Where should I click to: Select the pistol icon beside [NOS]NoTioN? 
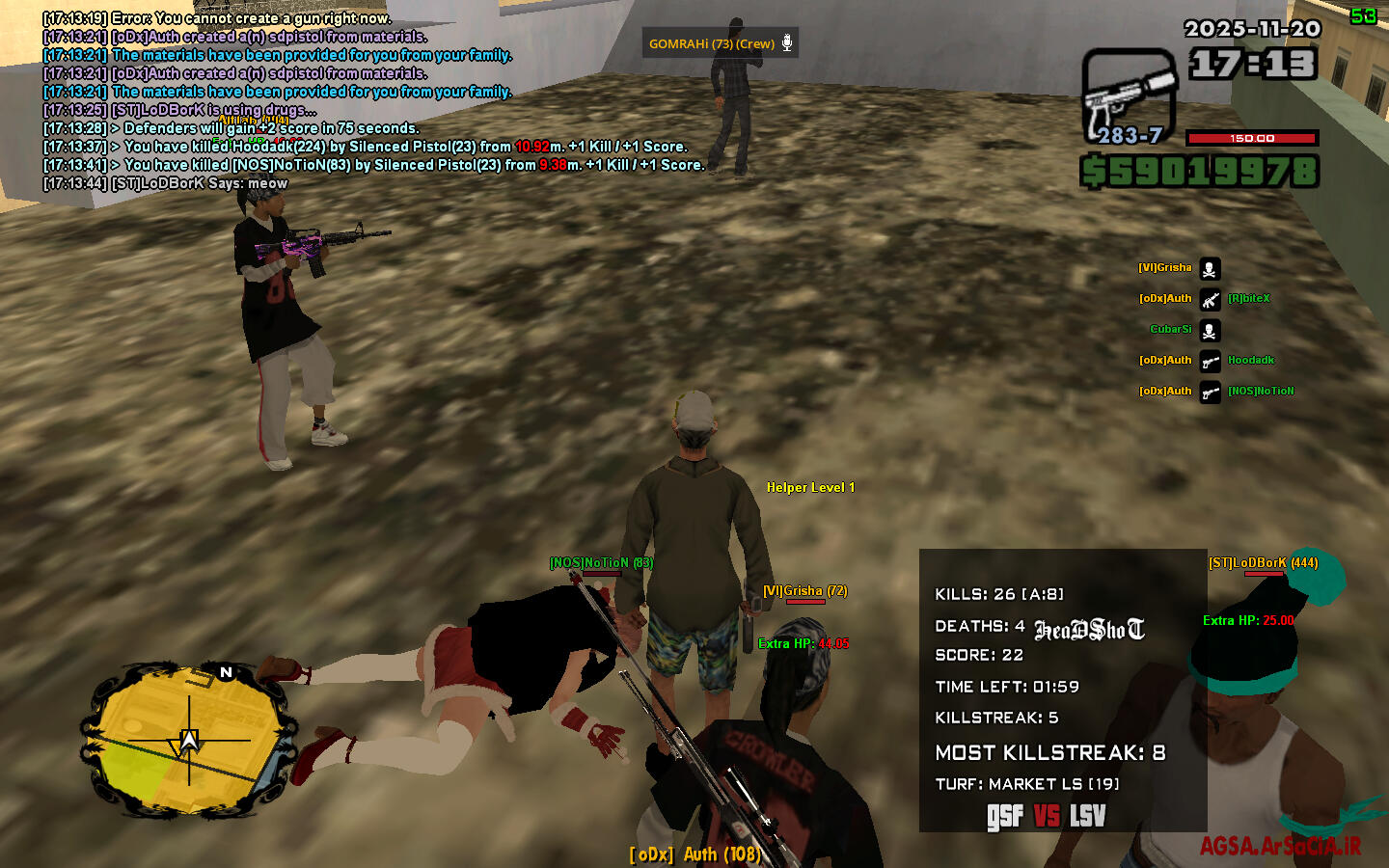point(1210,393)
